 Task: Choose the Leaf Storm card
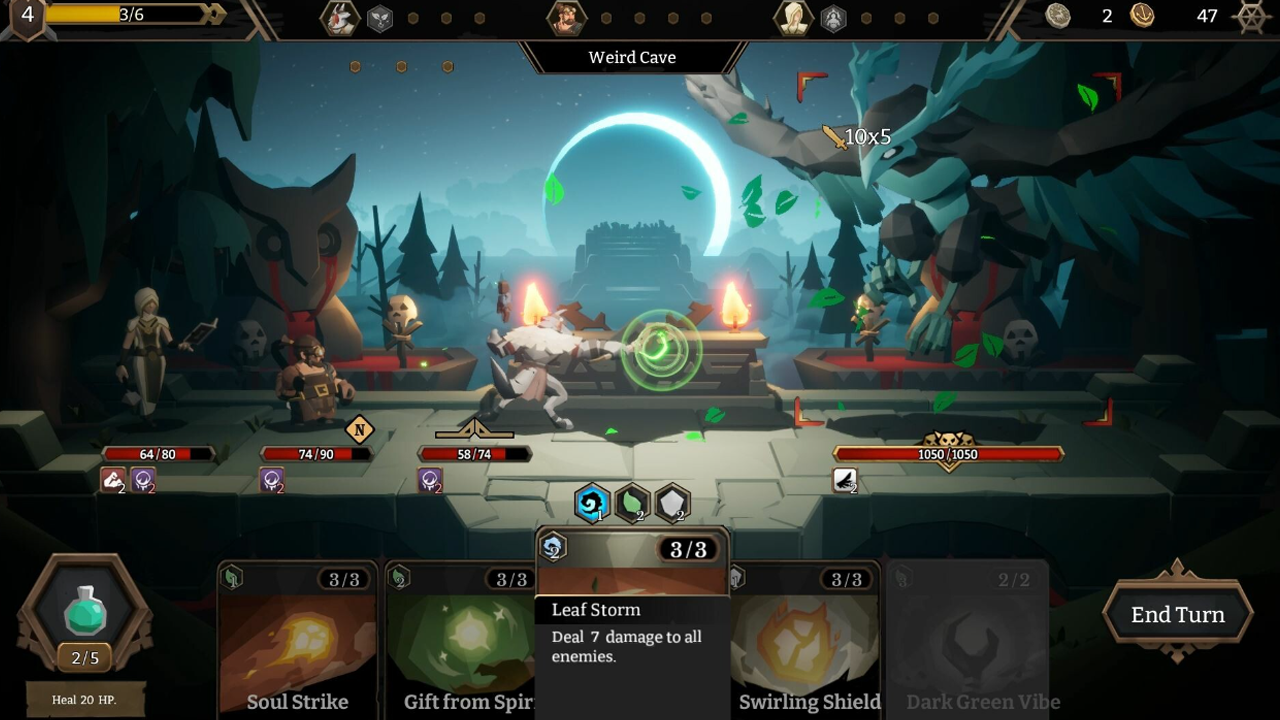coord(632,620)
